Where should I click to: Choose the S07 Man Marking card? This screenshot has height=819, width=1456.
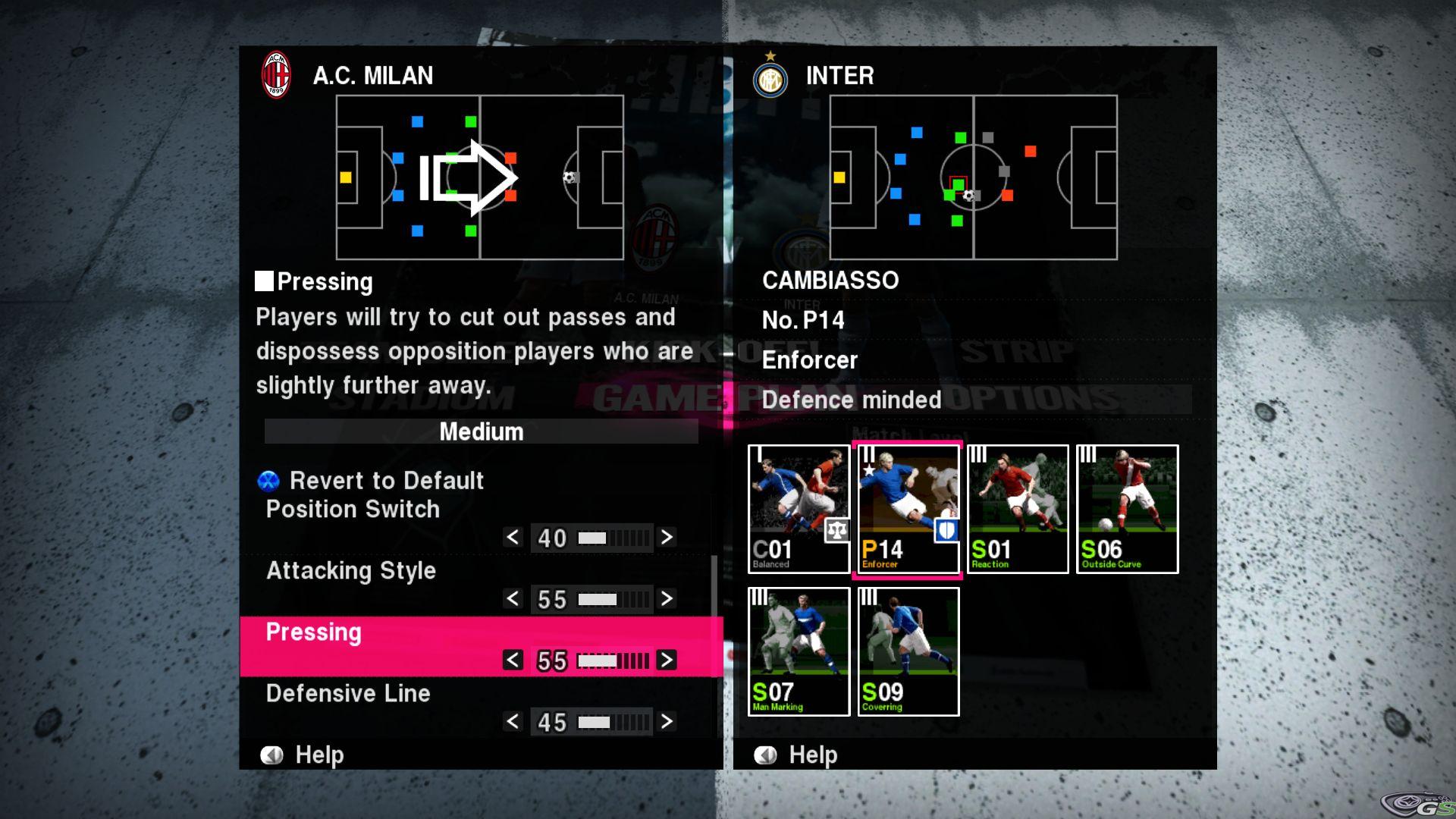(x=799, y=651)
